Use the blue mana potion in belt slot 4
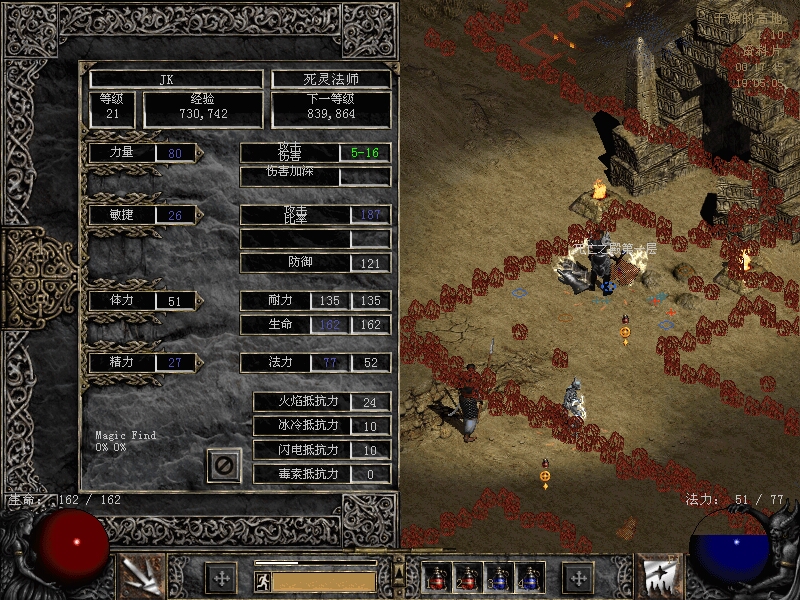 (x=527, y=578)
